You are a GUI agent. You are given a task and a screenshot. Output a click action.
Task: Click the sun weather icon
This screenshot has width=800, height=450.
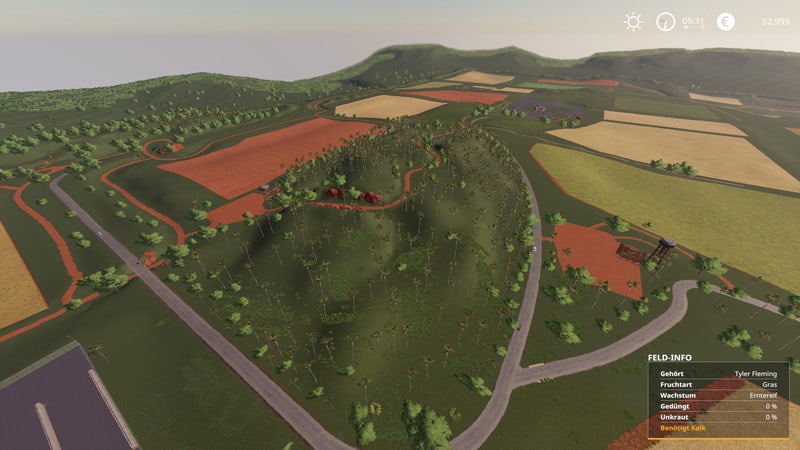633,21
